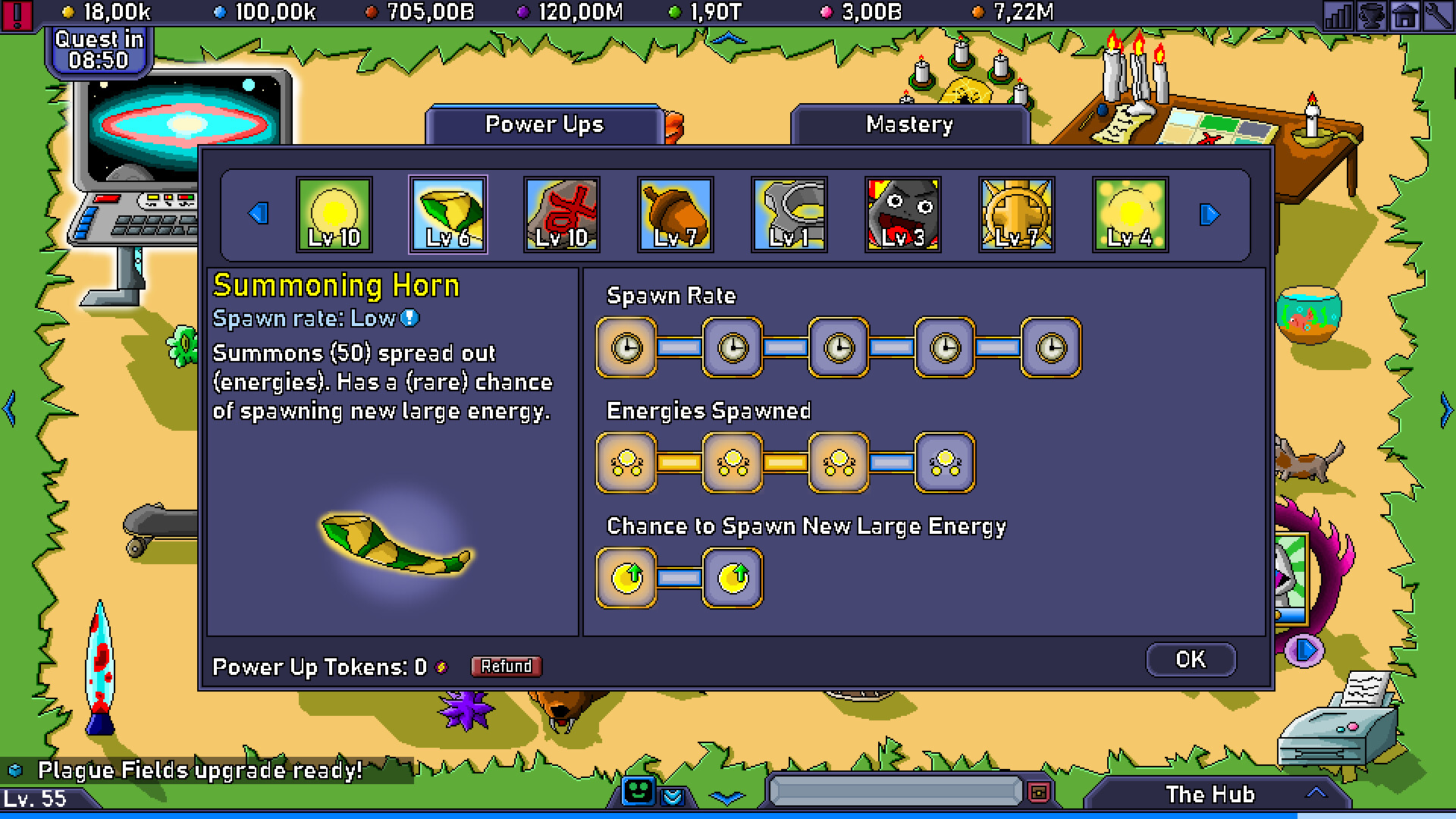Switch to the Mastery tab

[909, 125]
